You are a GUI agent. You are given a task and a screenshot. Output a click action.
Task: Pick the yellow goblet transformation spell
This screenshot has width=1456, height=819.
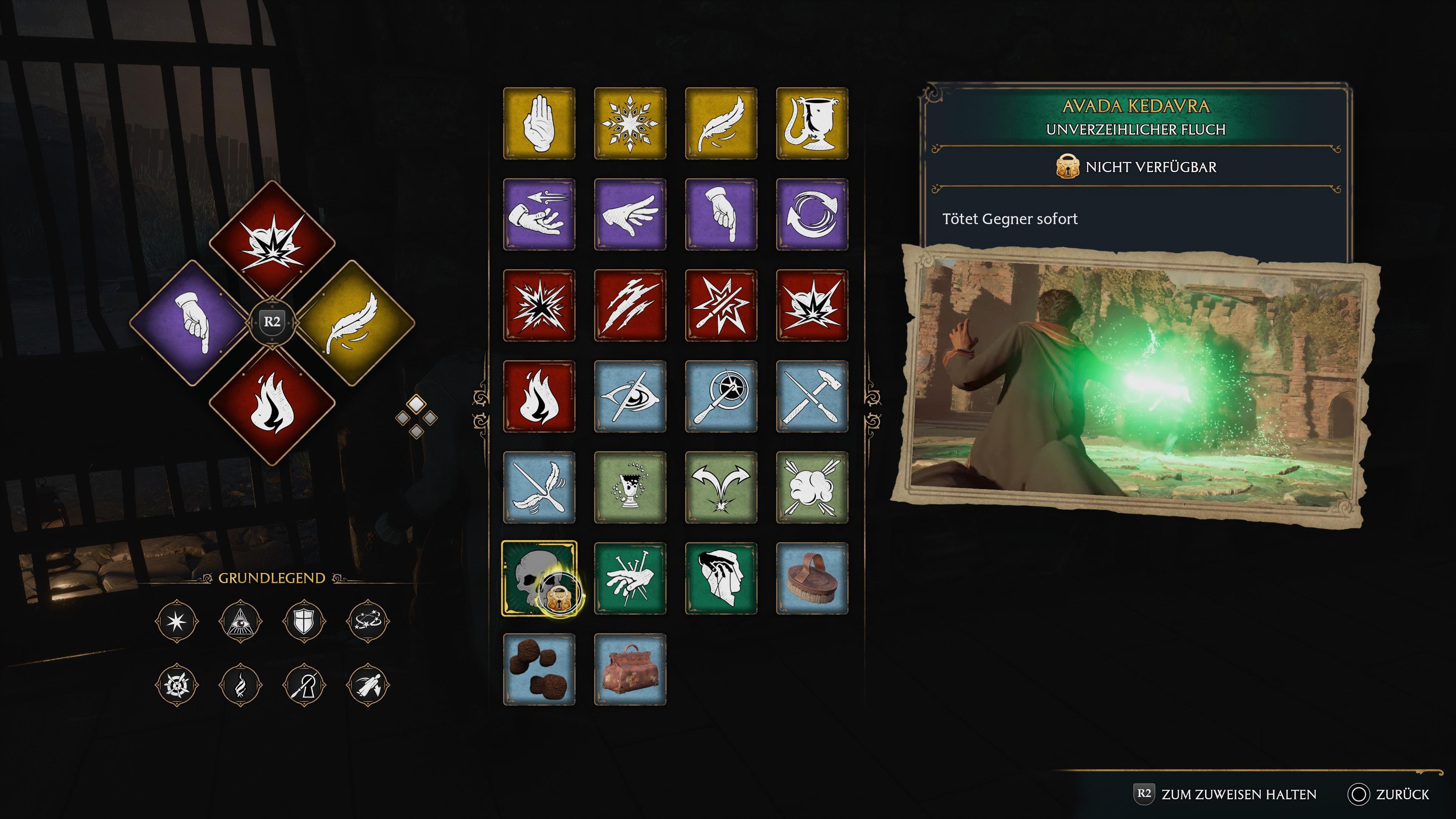coord(812,123)
